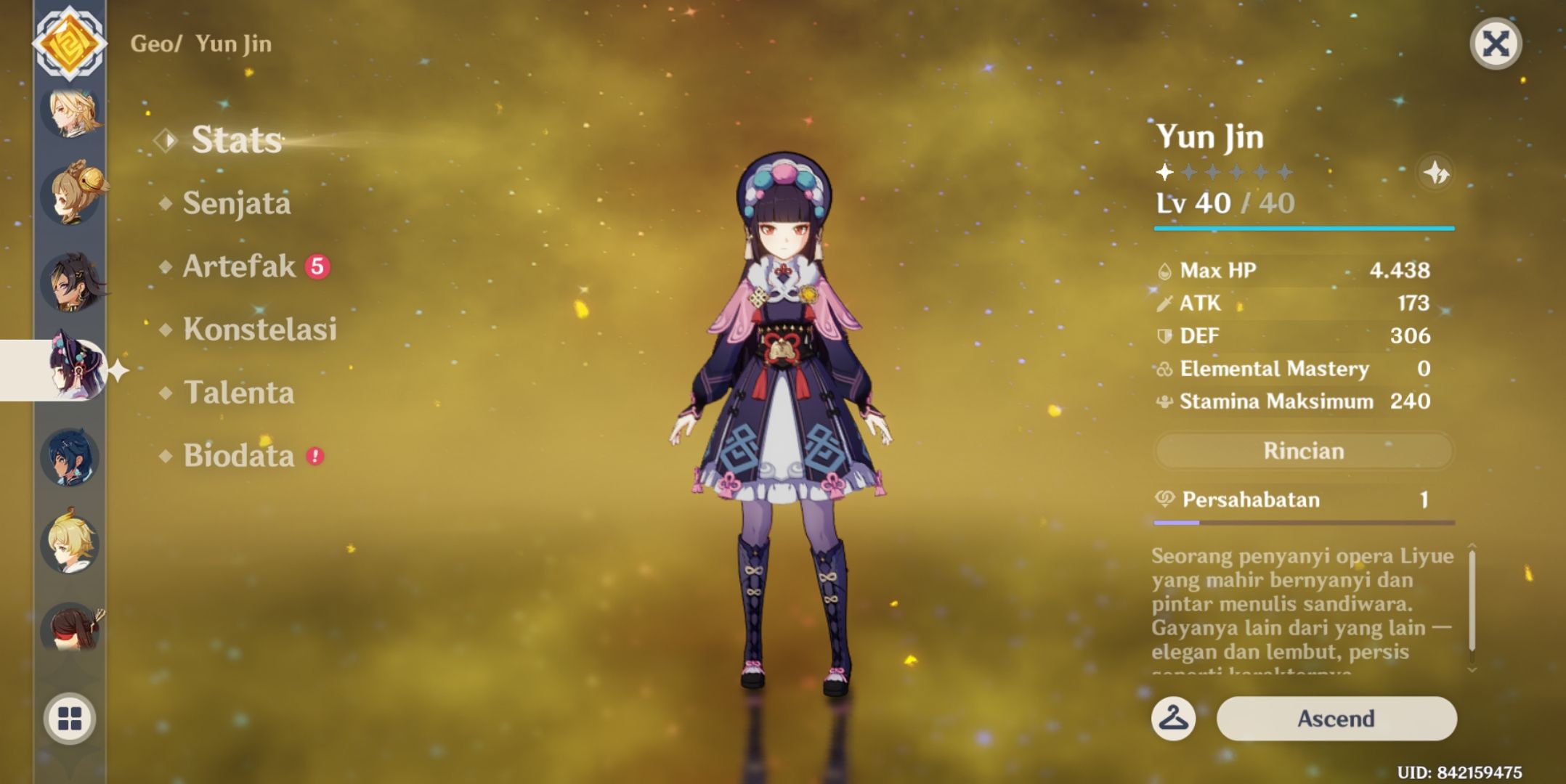Image resolution: width=1566 pixels, height=784 pixels.
Task: Click the Persahabatan friendship heart icon
Action: (x=1166, y=499)
